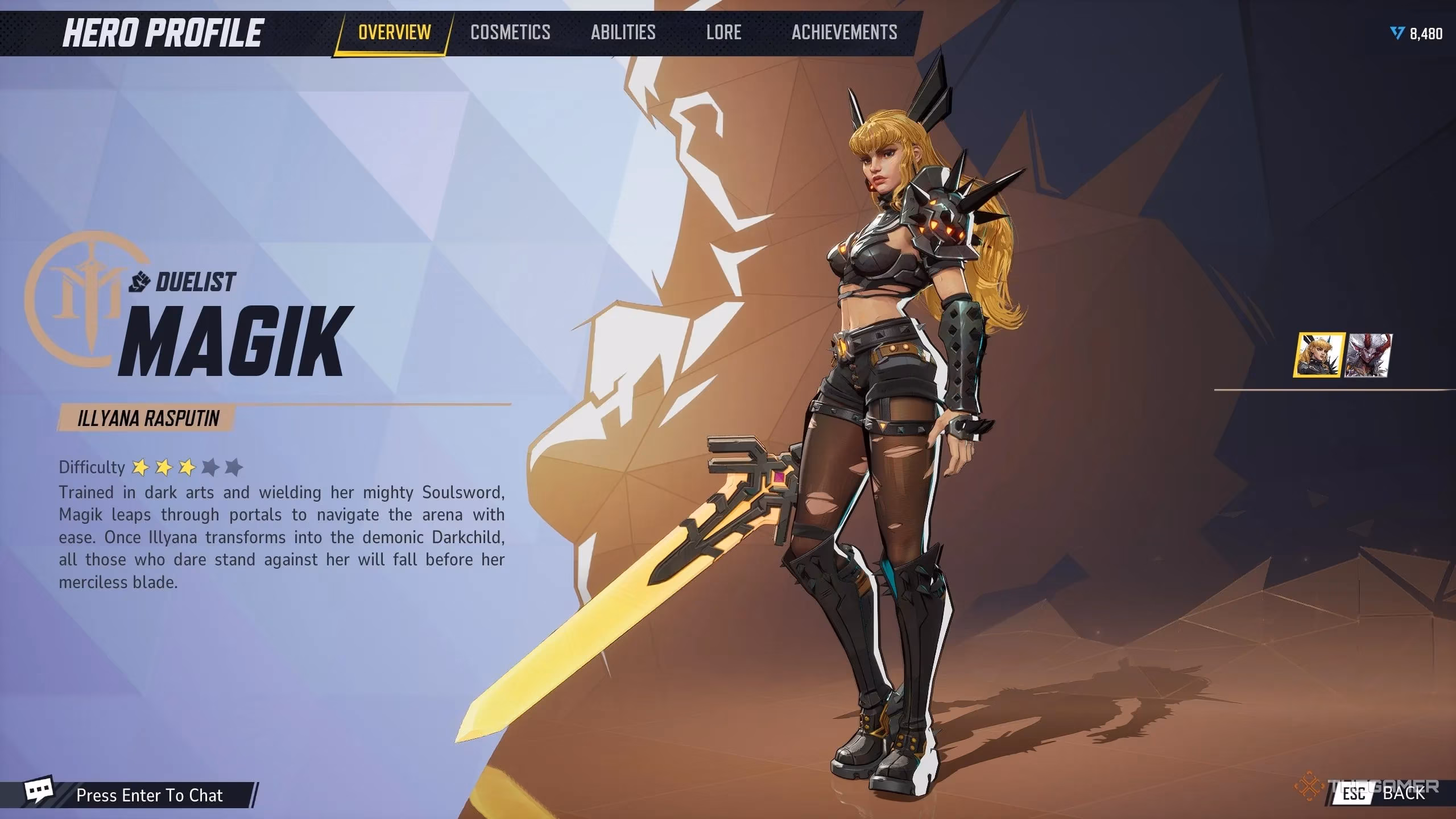Click the Press Enter To Chat bar
This screenshot has width=1456, height=819.
tap(151, 795)
